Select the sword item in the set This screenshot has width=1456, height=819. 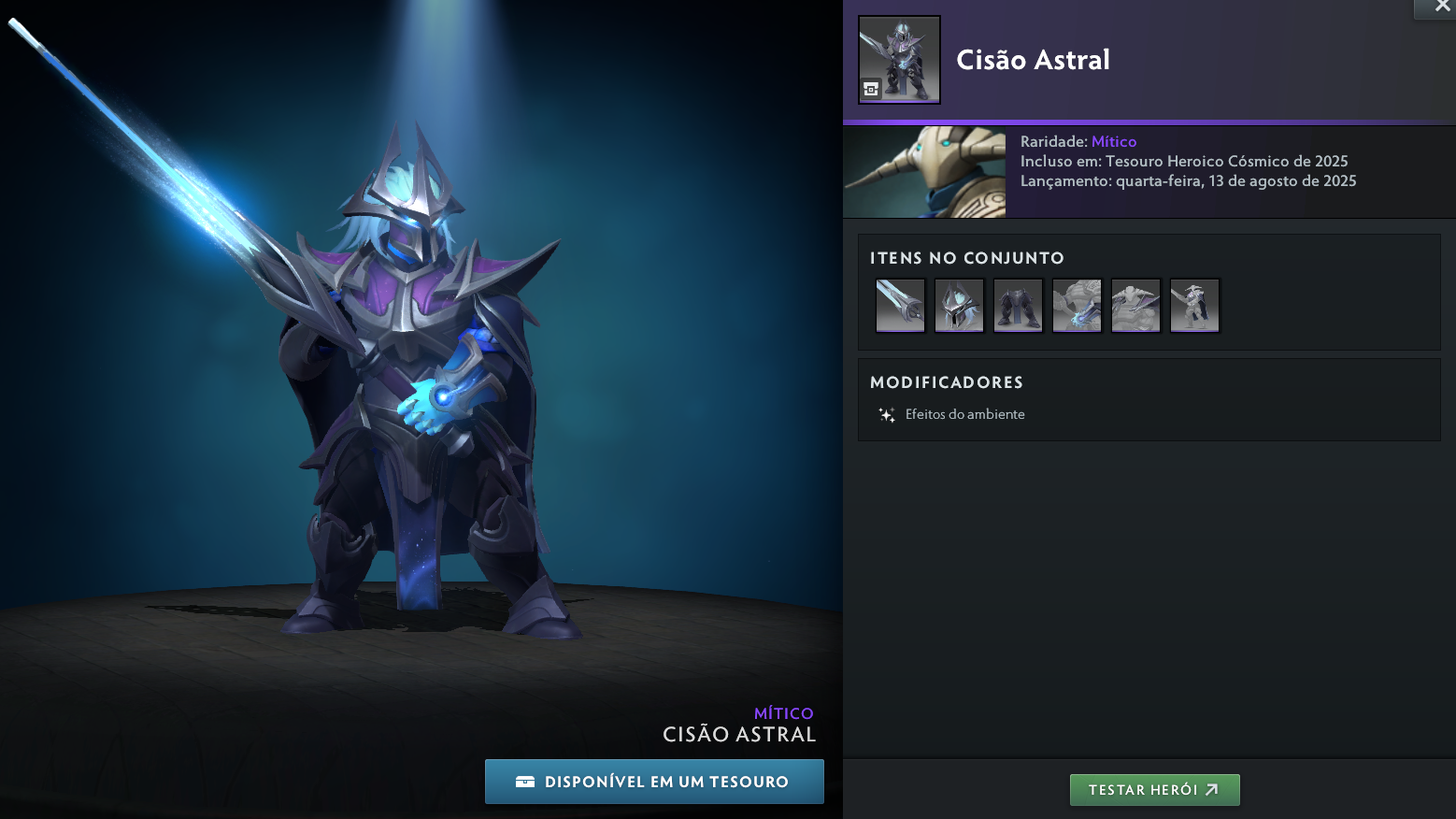pos(900,305)
